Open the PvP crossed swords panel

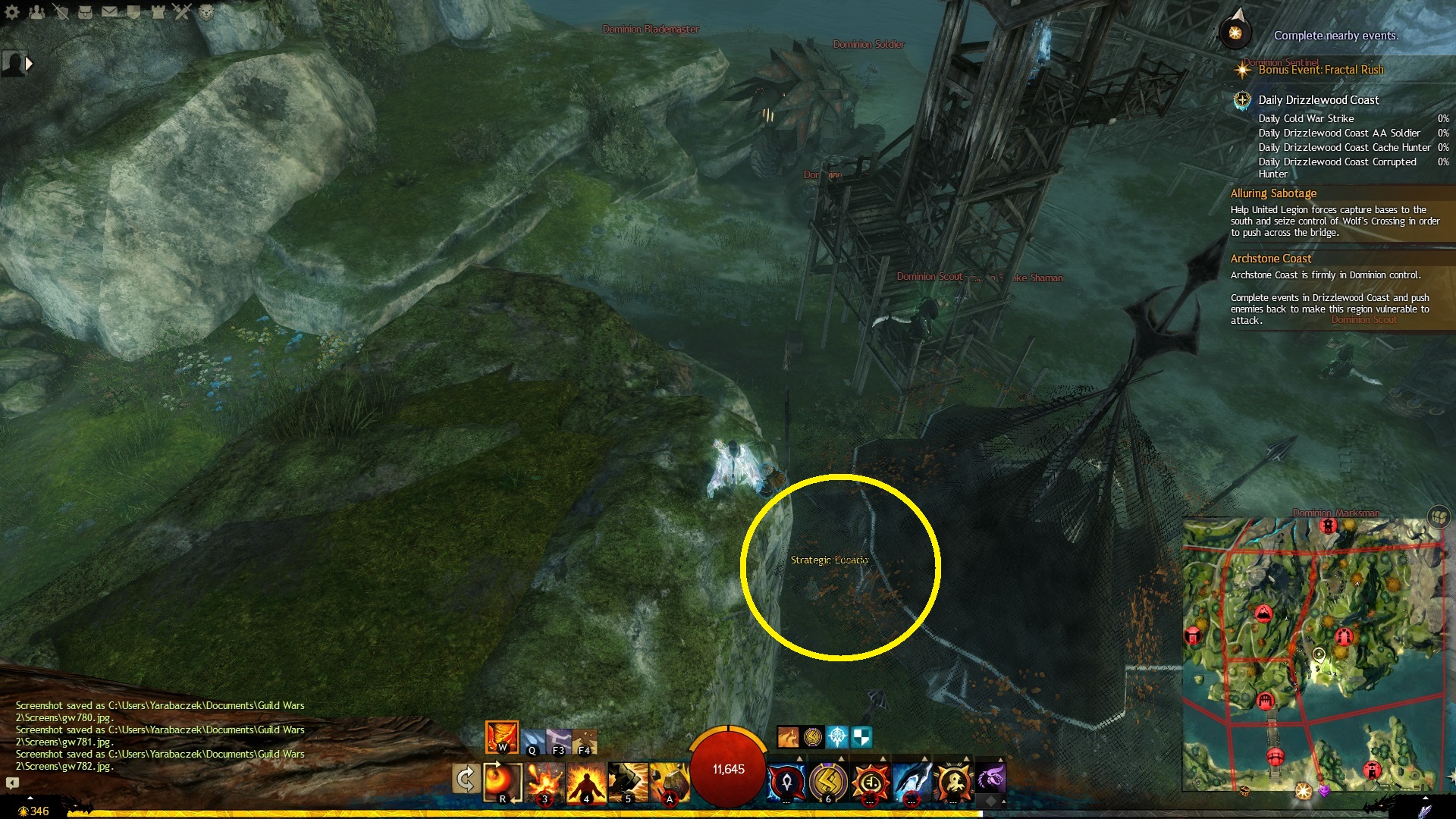click(182, 12)
